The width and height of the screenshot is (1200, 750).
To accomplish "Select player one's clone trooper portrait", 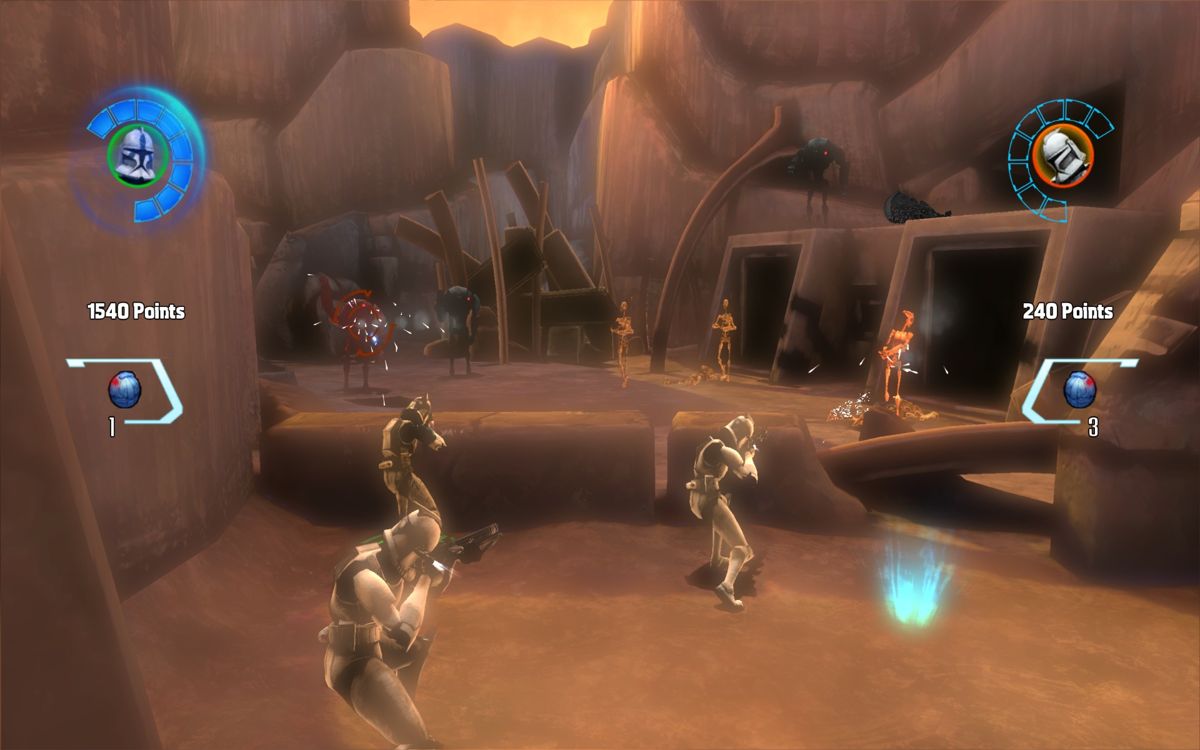I will [x=137, y=155].
